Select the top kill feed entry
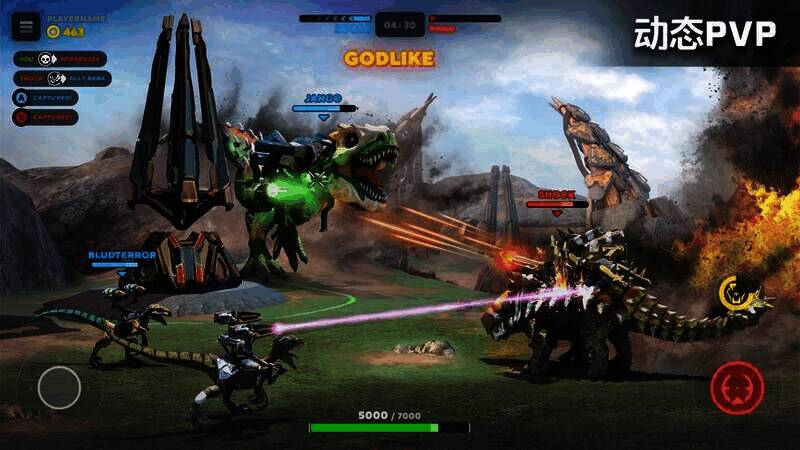The width and height of the screenshot is (800, 450). point(60,59)
